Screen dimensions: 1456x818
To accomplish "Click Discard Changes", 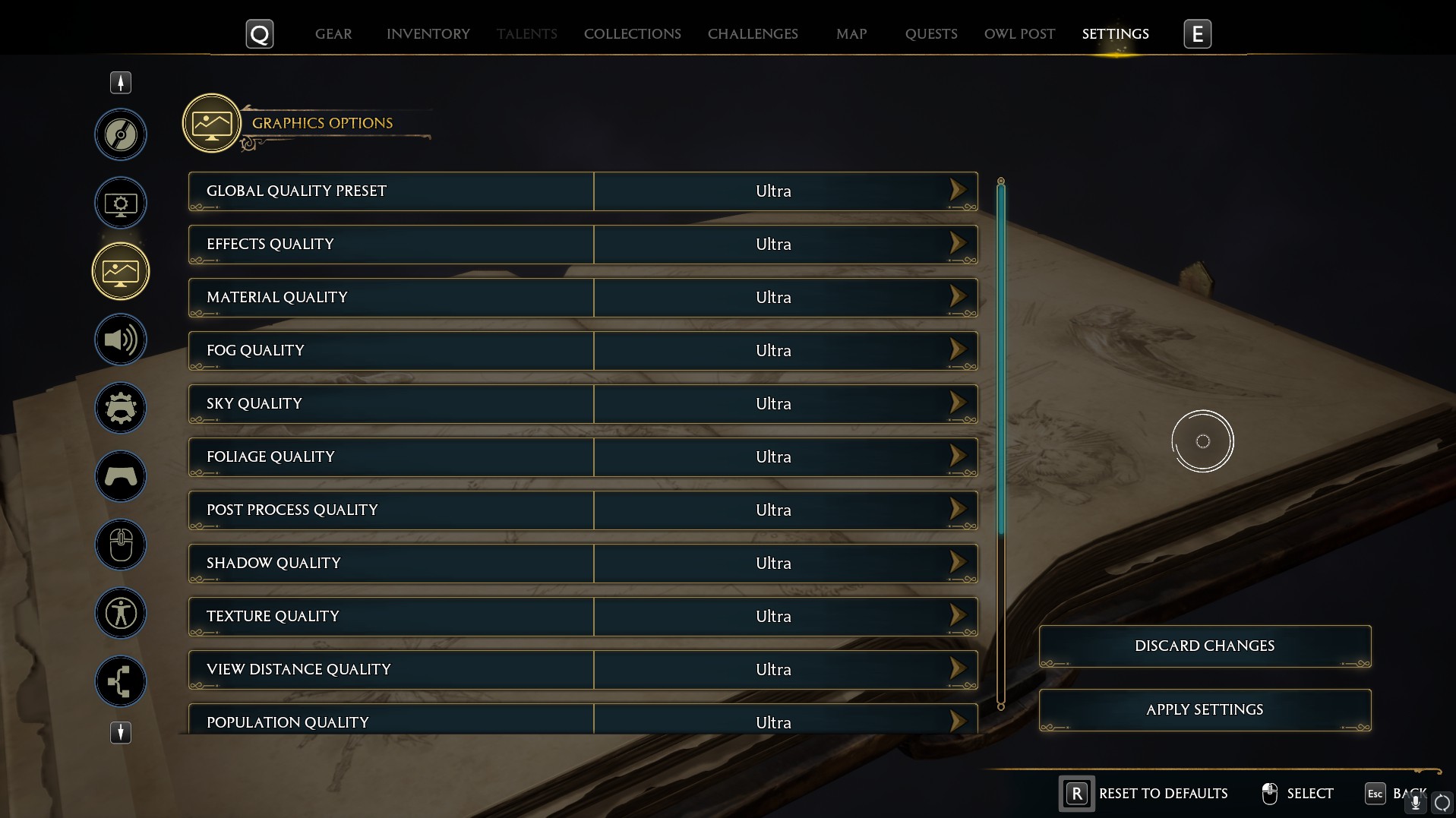I will [x=1204, y=646].
